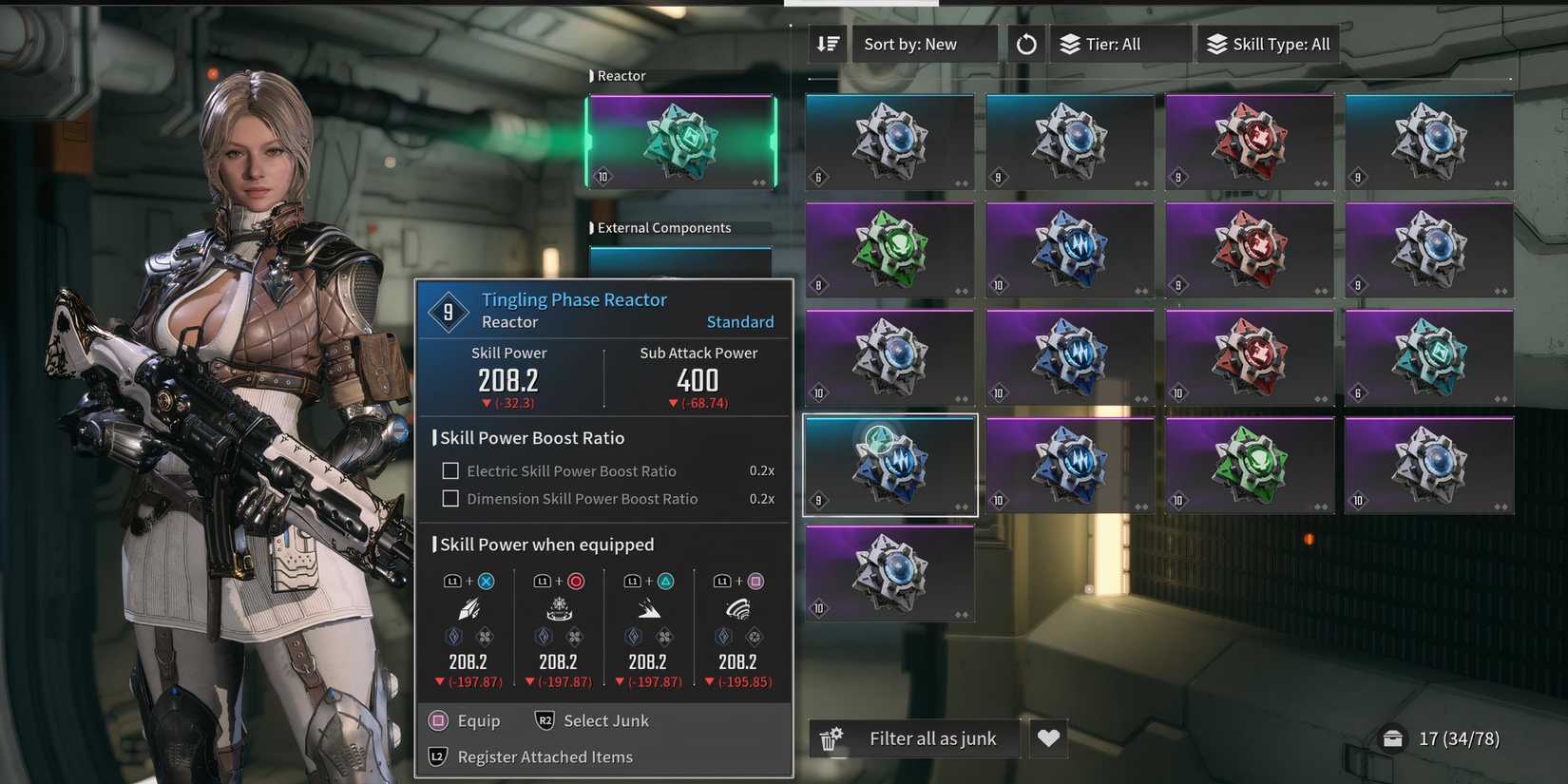This screenshot has height=784, width=1568.
Task: Click the junk filter trash icon
Action: tap(830, 738)
